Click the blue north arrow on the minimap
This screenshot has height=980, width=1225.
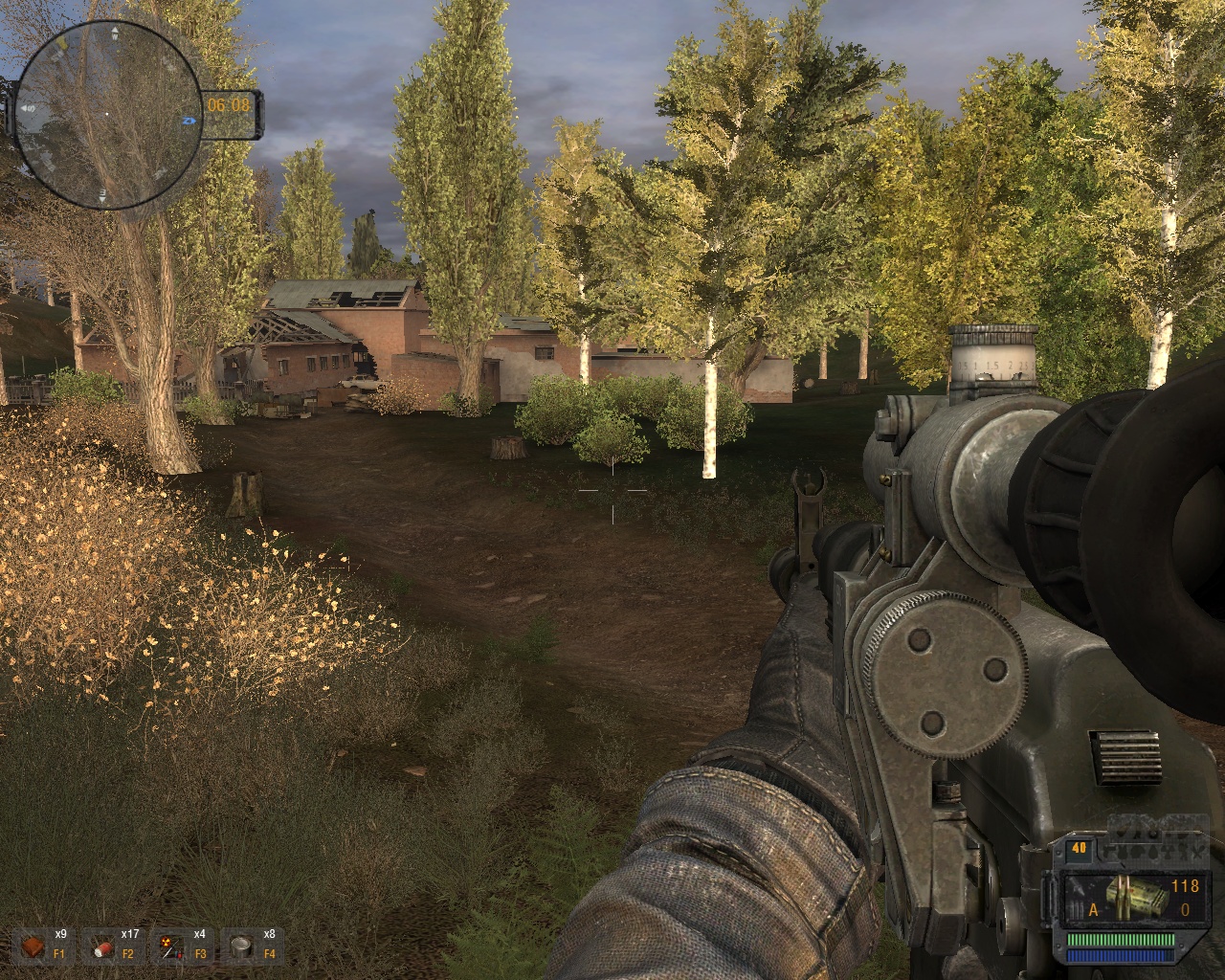pos(189,122)
